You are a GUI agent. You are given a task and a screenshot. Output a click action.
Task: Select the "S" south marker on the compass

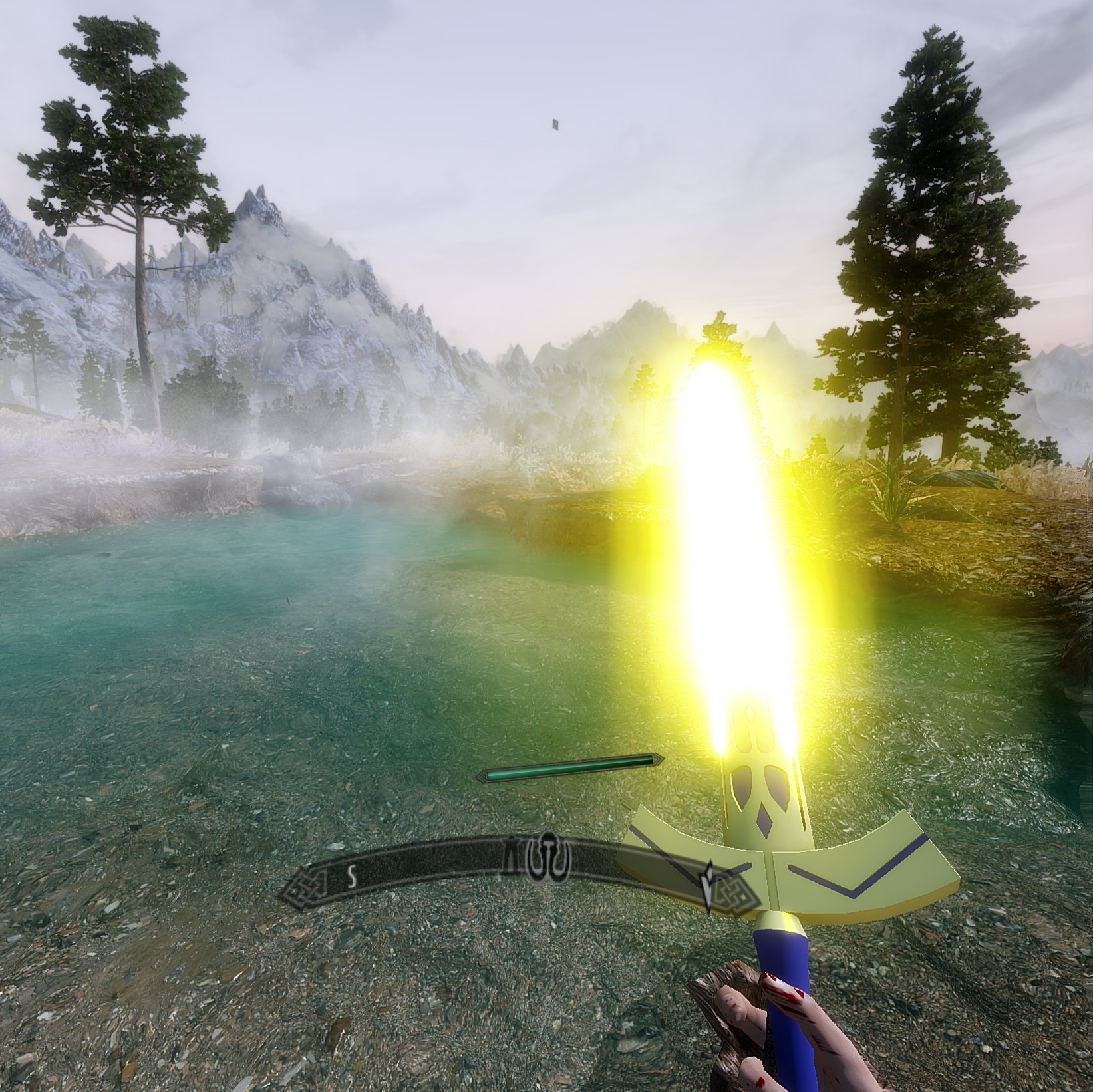point(351,877)
